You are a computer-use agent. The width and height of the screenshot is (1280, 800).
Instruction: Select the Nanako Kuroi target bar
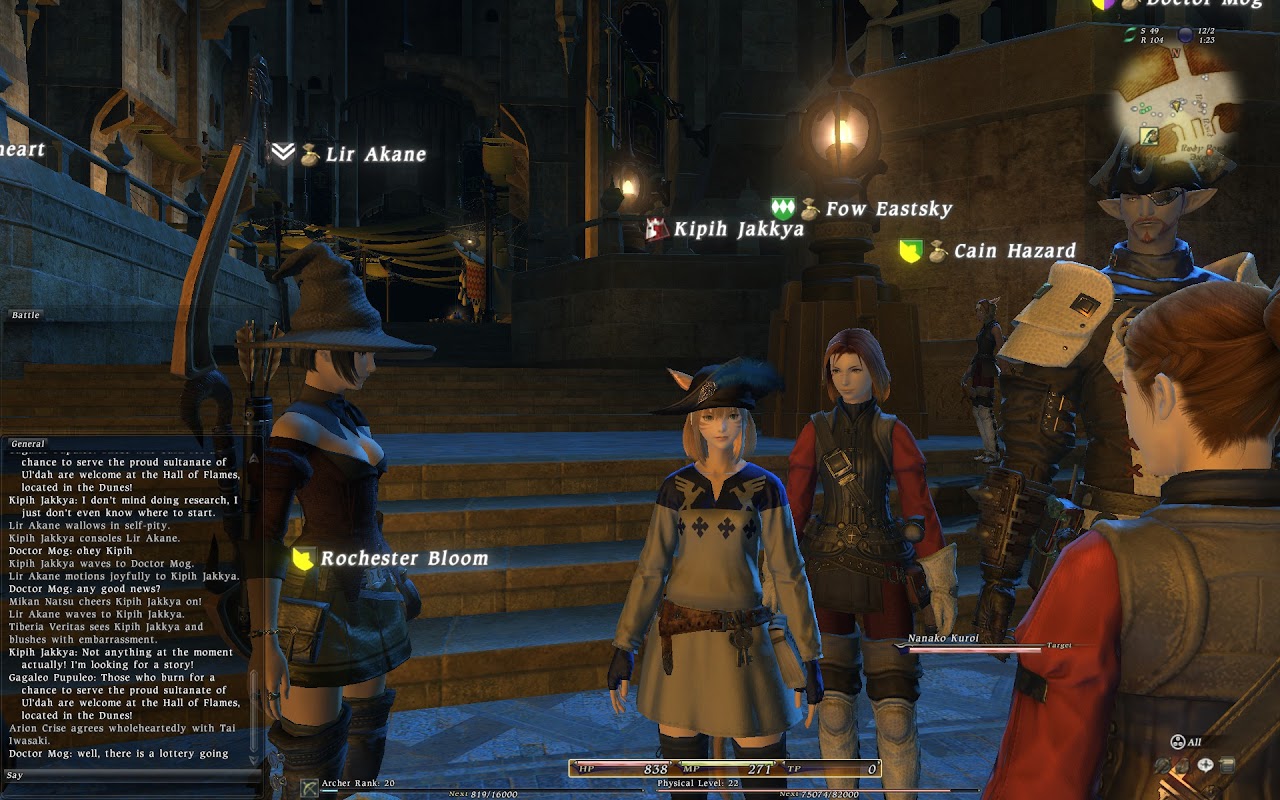(x=968, y=645)
